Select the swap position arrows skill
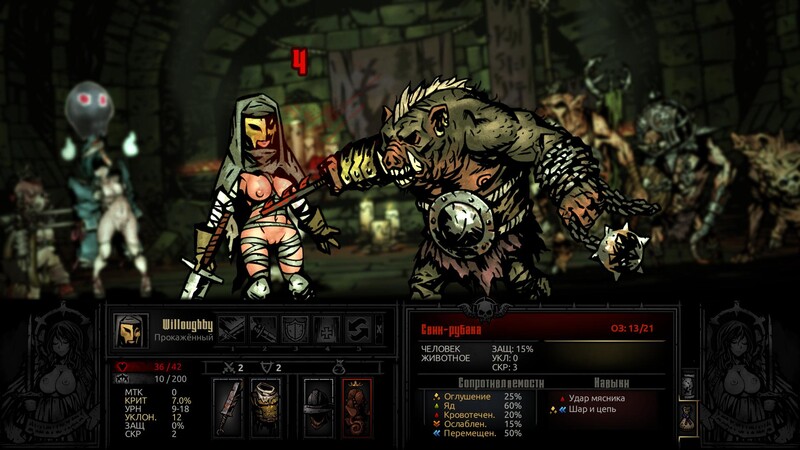 [359, 329]
